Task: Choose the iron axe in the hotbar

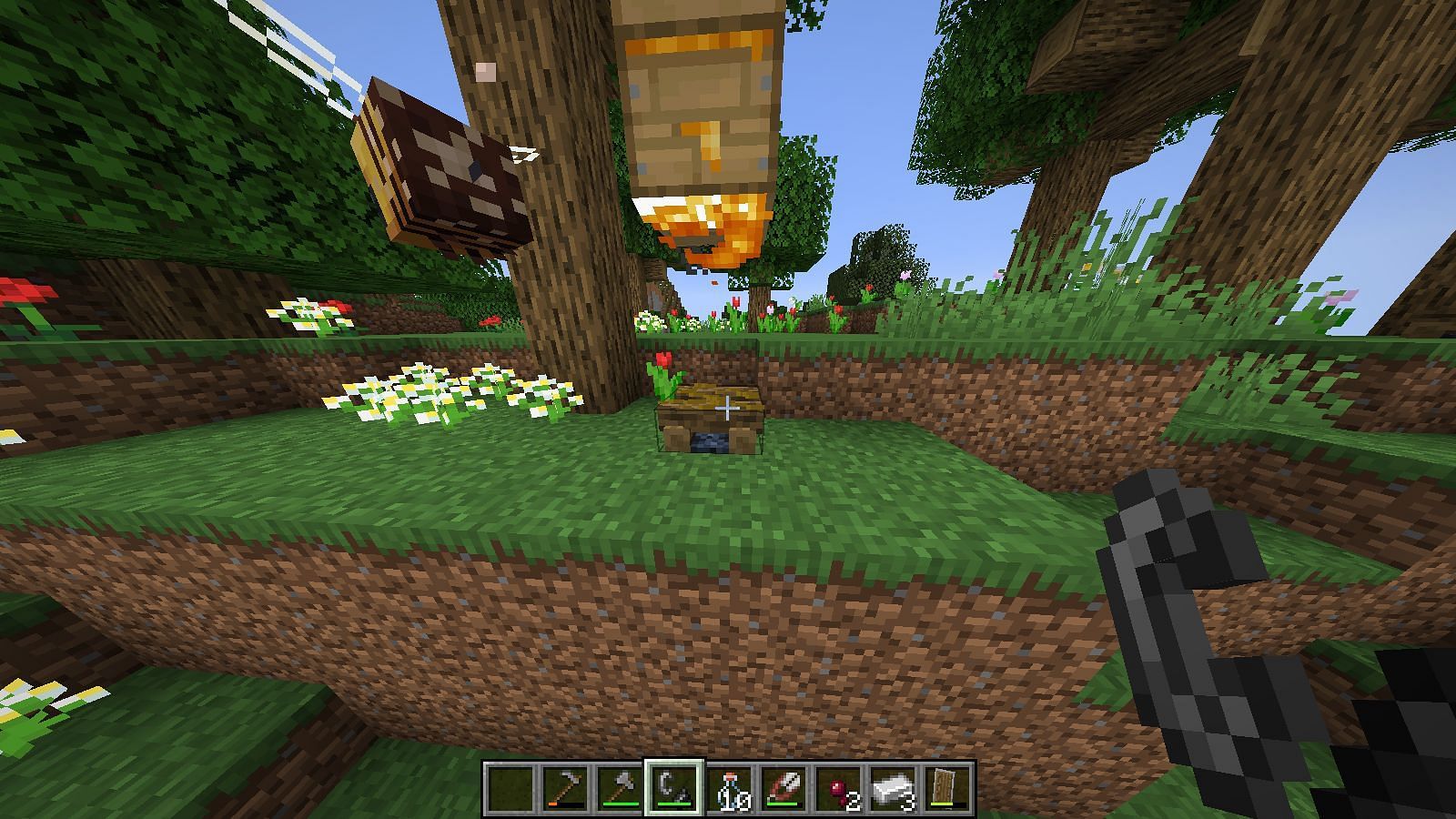Action: click(x=619, y=788)
